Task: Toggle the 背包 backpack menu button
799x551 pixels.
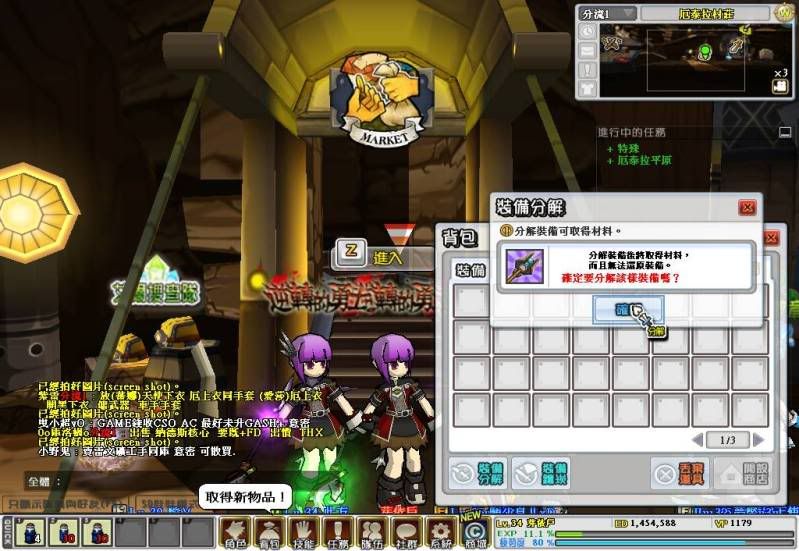Action: click(x=270, y=530)
